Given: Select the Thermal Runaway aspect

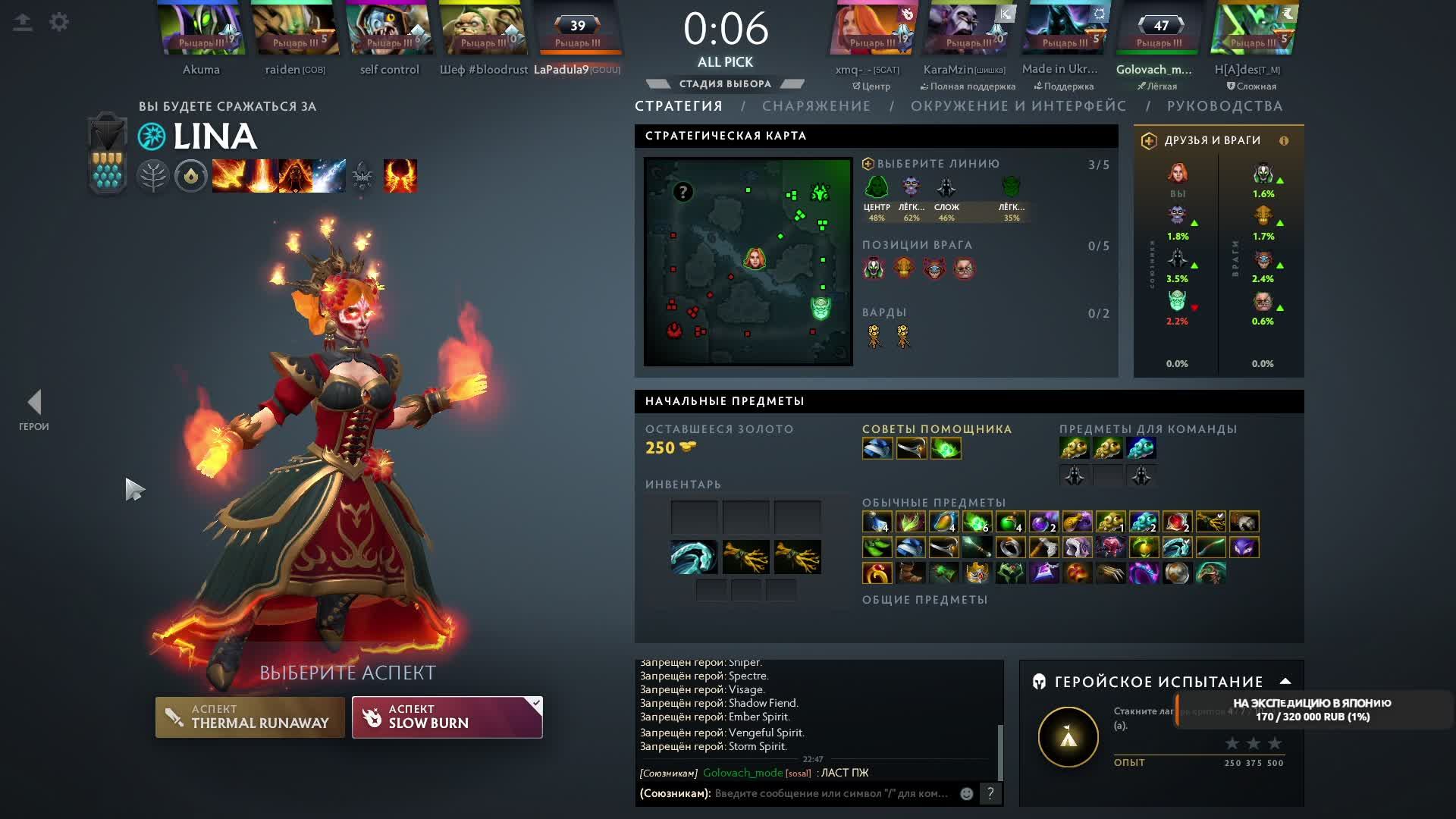Looking at the screenshot, I should click(x=249, y=717).
